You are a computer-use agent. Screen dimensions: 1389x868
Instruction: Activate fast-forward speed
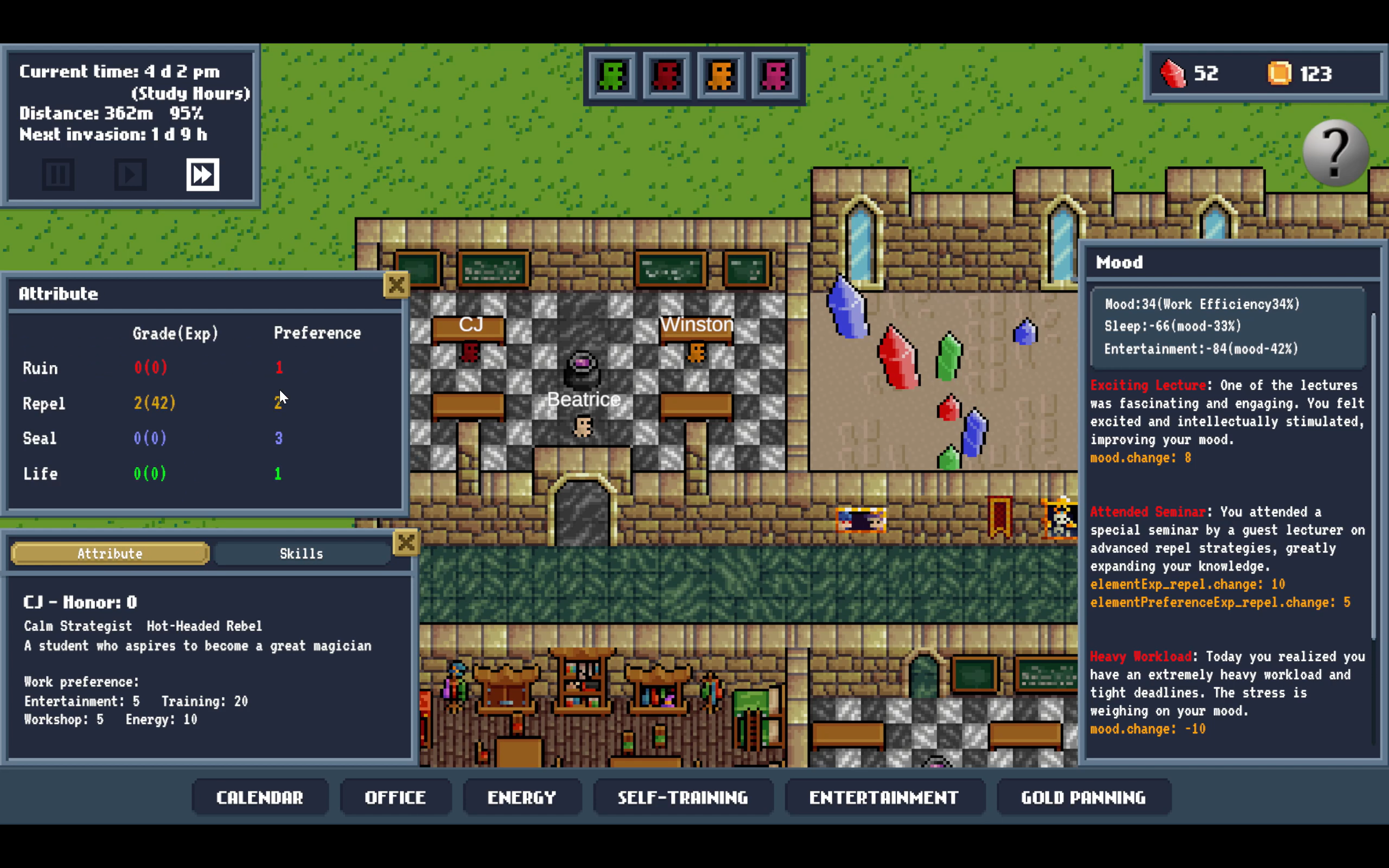coord(202,175)
